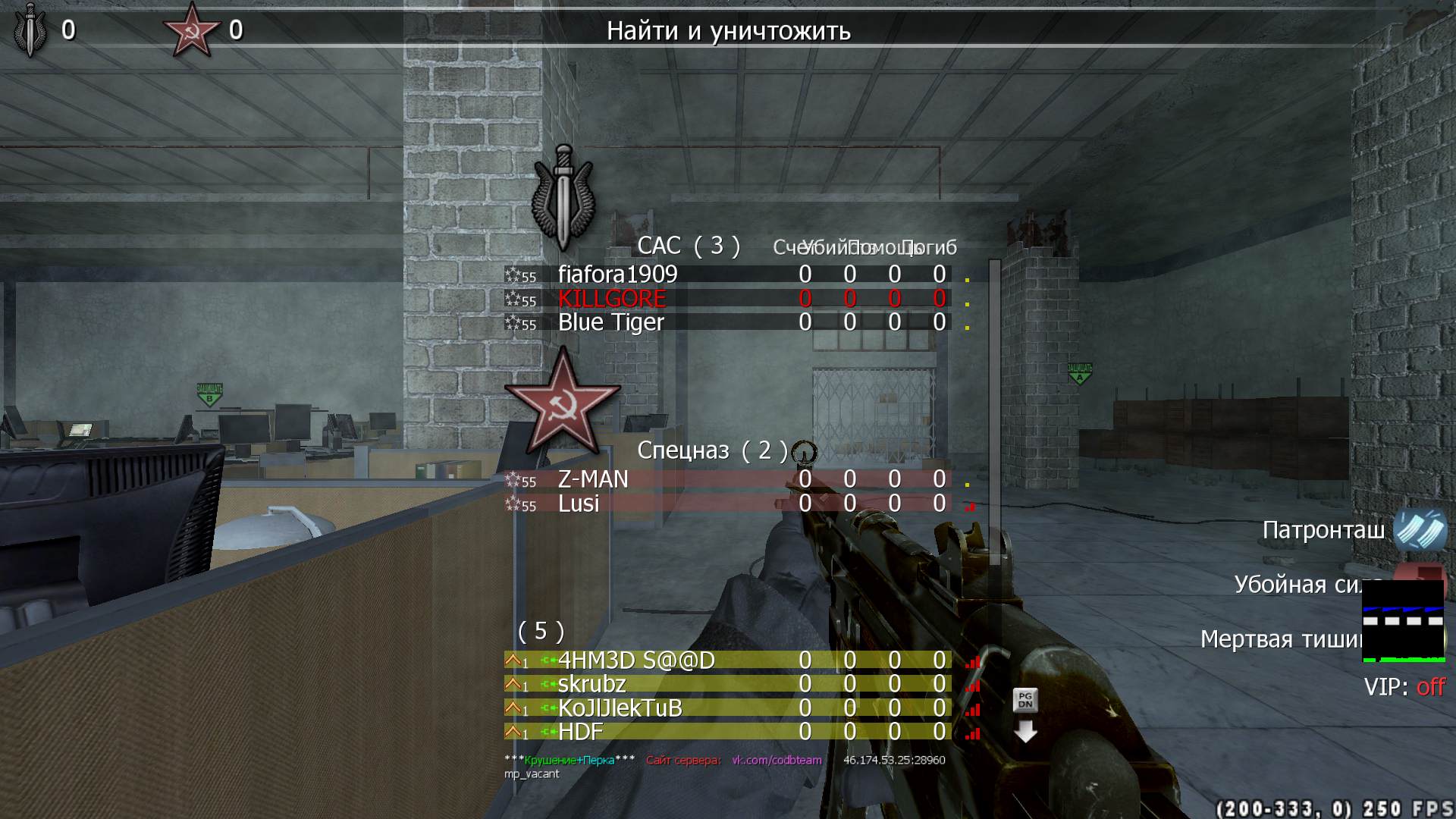Click the scoreboard's down arrow

pos(1025,732)
